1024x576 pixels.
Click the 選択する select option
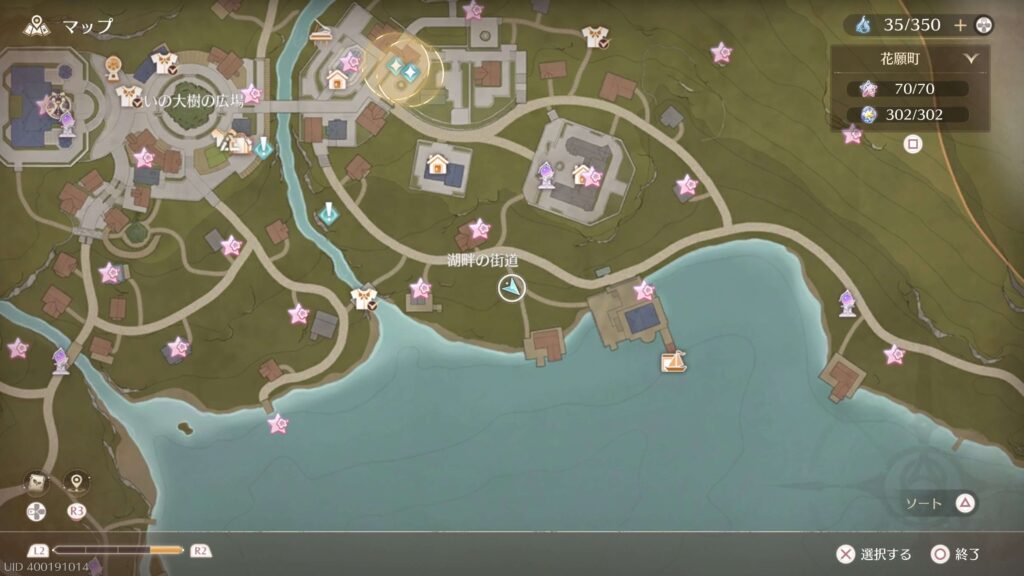coord(873,554)
